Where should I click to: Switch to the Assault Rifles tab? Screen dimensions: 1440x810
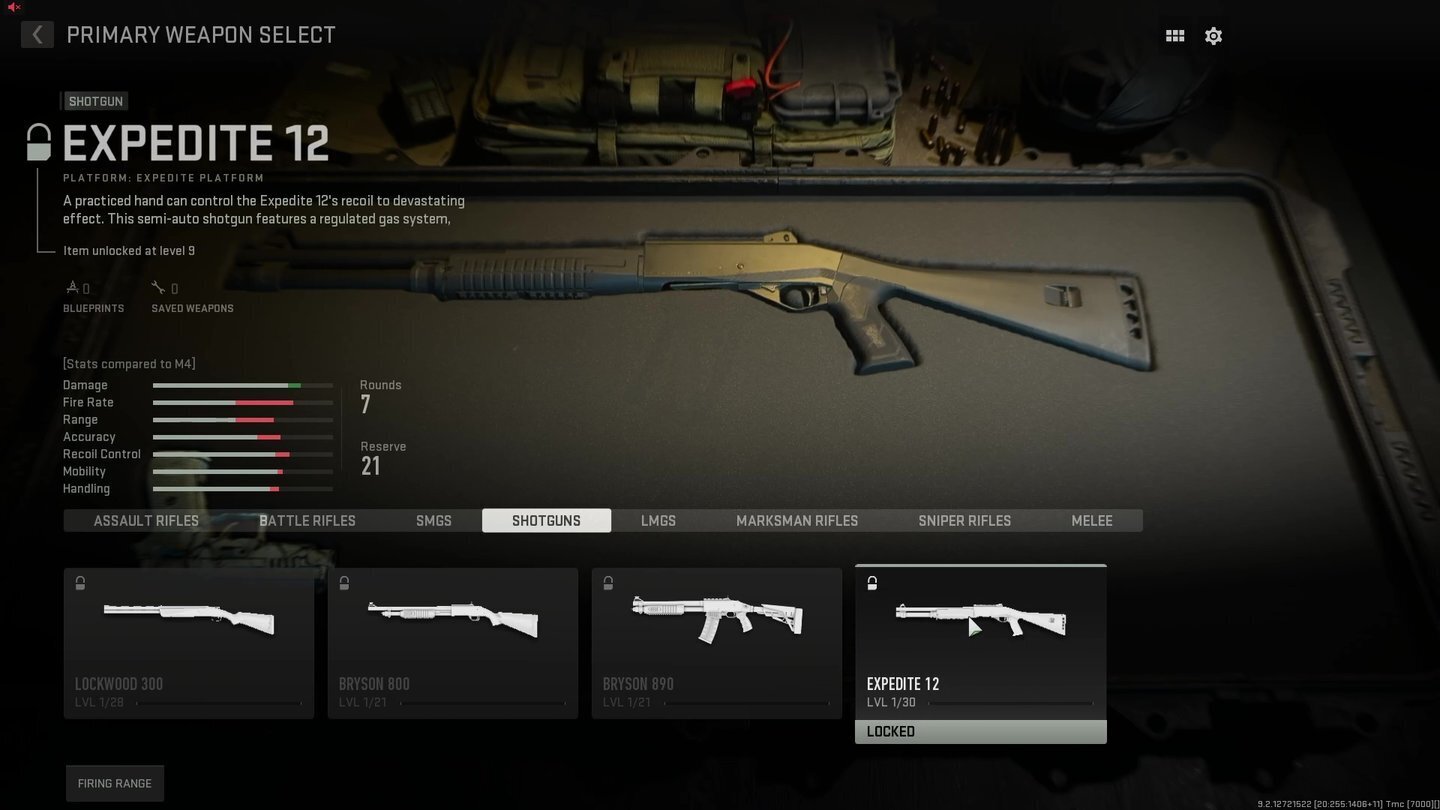[x=146, y=521]
